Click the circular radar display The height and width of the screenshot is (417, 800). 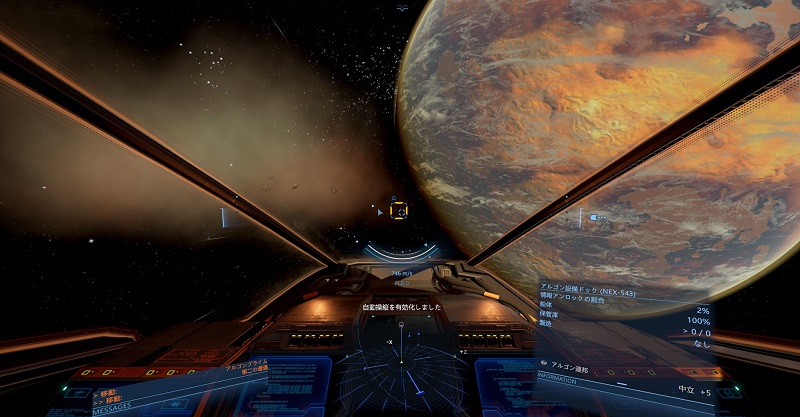tap(400, 372)
